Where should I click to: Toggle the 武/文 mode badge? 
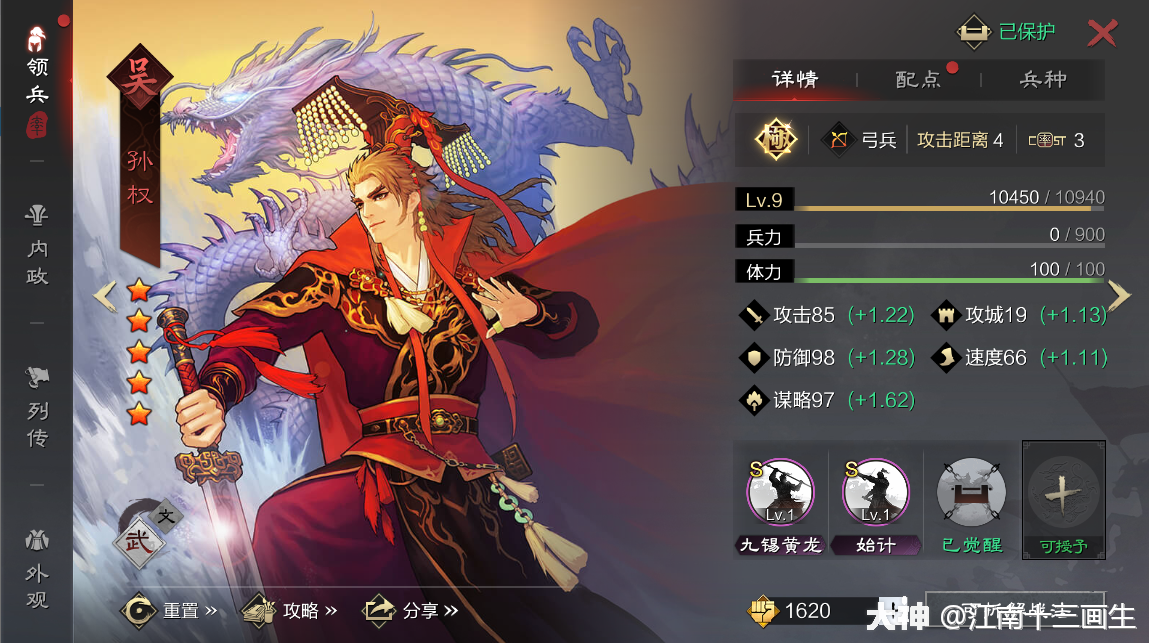(141, 530)
